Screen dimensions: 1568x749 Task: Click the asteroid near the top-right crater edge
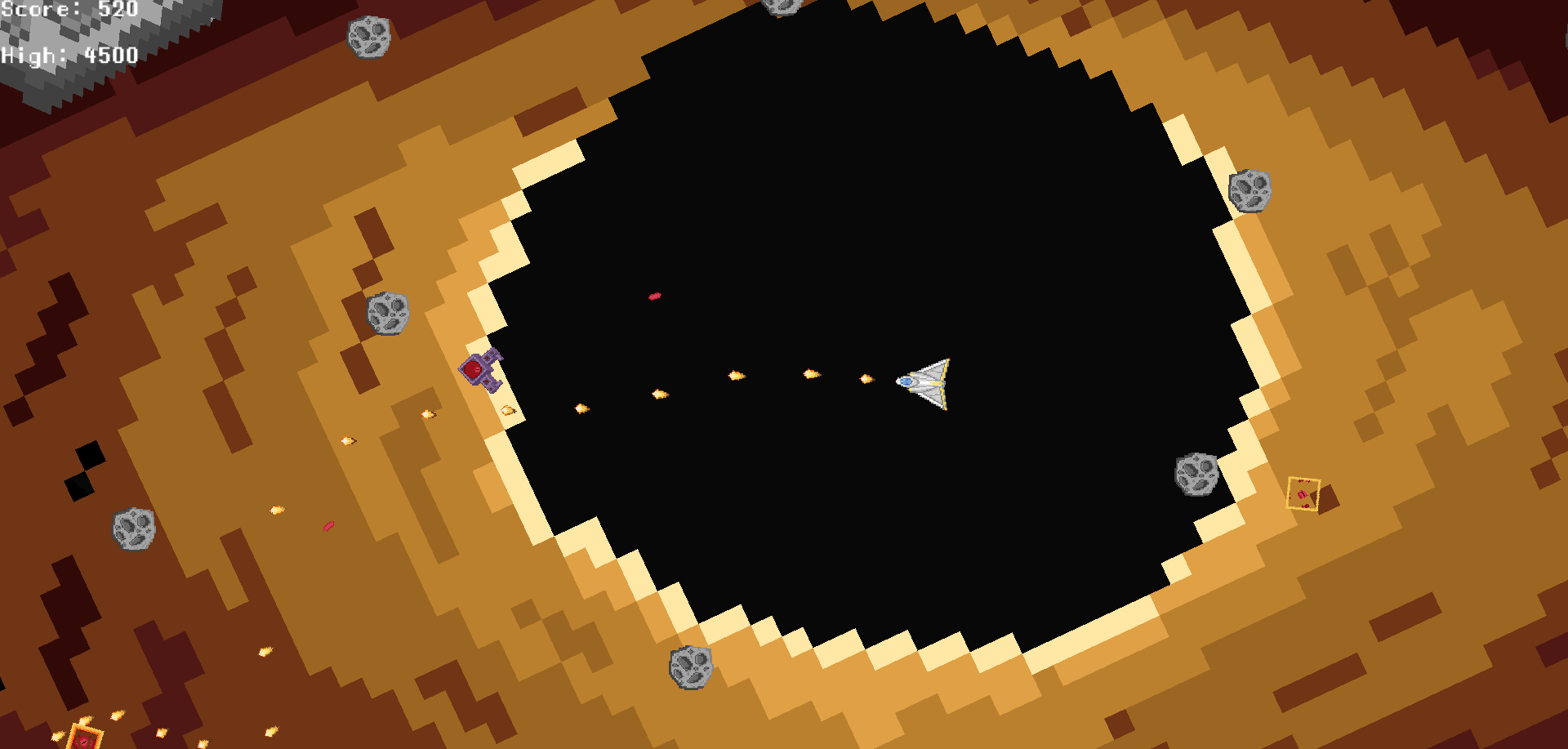pos(1249,194)
